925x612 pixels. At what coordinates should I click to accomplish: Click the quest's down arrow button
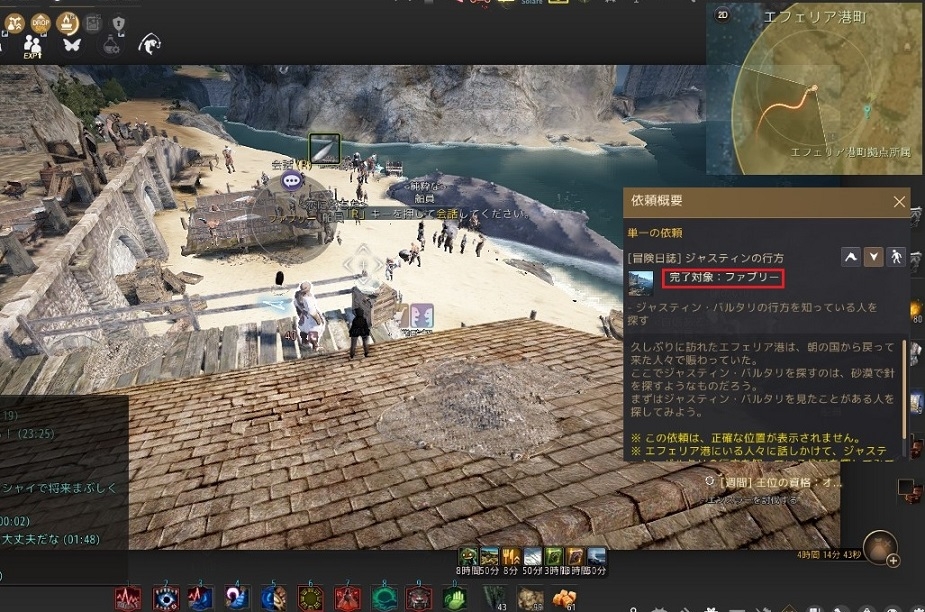874,257
